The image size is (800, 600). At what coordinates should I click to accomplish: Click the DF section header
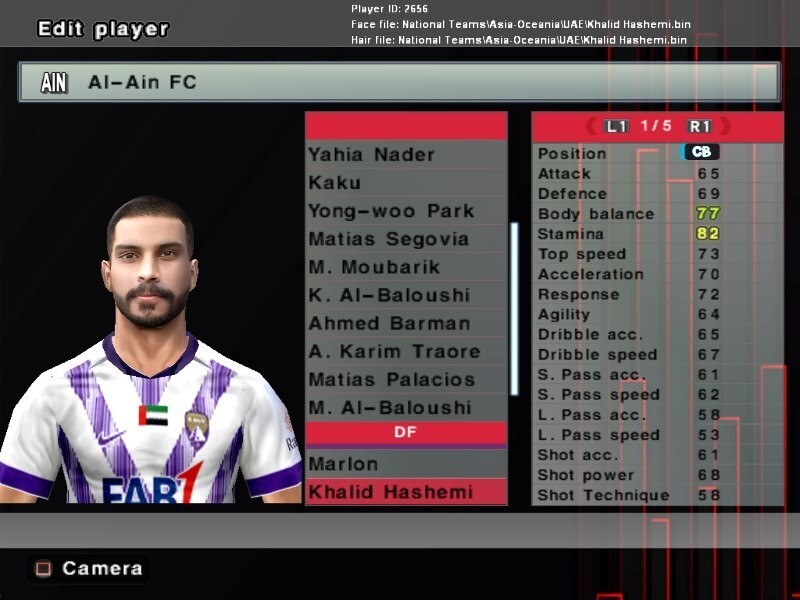pyautogui.click(x=405, y=433)
